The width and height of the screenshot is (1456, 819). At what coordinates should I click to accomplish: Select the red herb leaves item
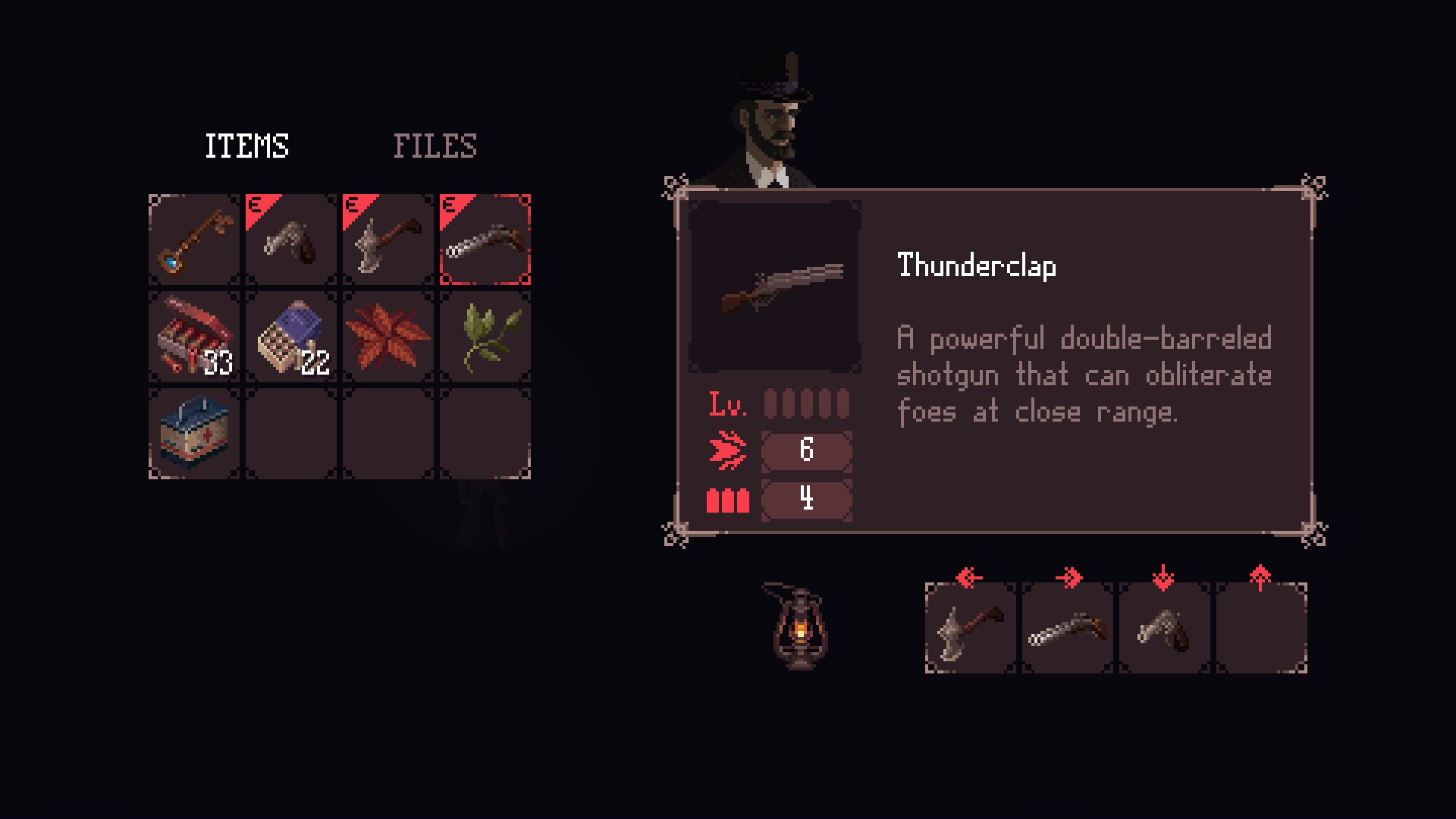388,336
